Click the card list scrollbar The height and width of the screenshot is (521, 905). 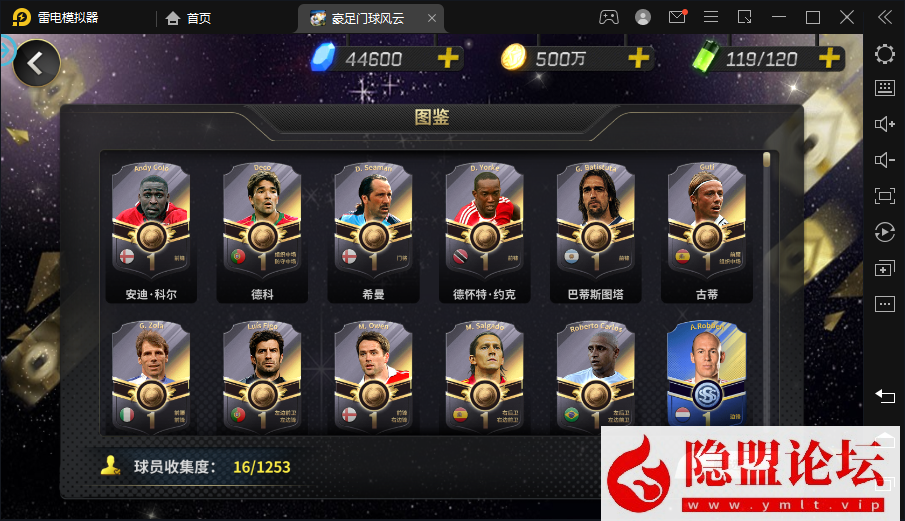(x=767, y=160)
